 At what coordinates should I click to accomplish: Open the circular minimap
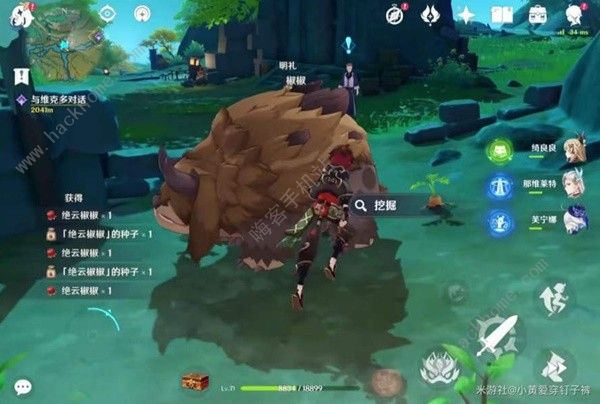click(63, 37)
